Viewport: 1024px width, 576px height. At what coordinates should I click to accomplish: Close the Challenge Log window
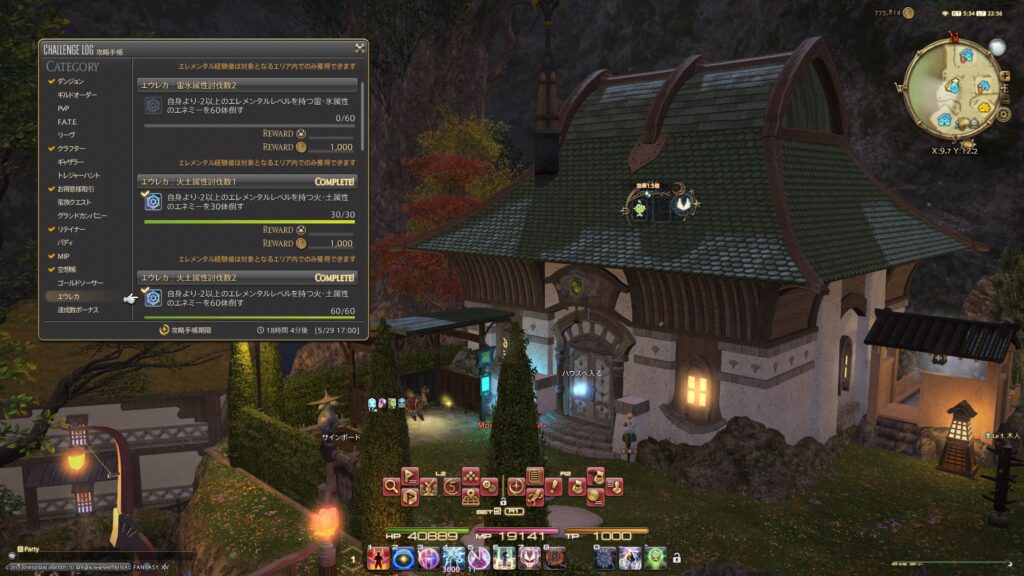359,47
